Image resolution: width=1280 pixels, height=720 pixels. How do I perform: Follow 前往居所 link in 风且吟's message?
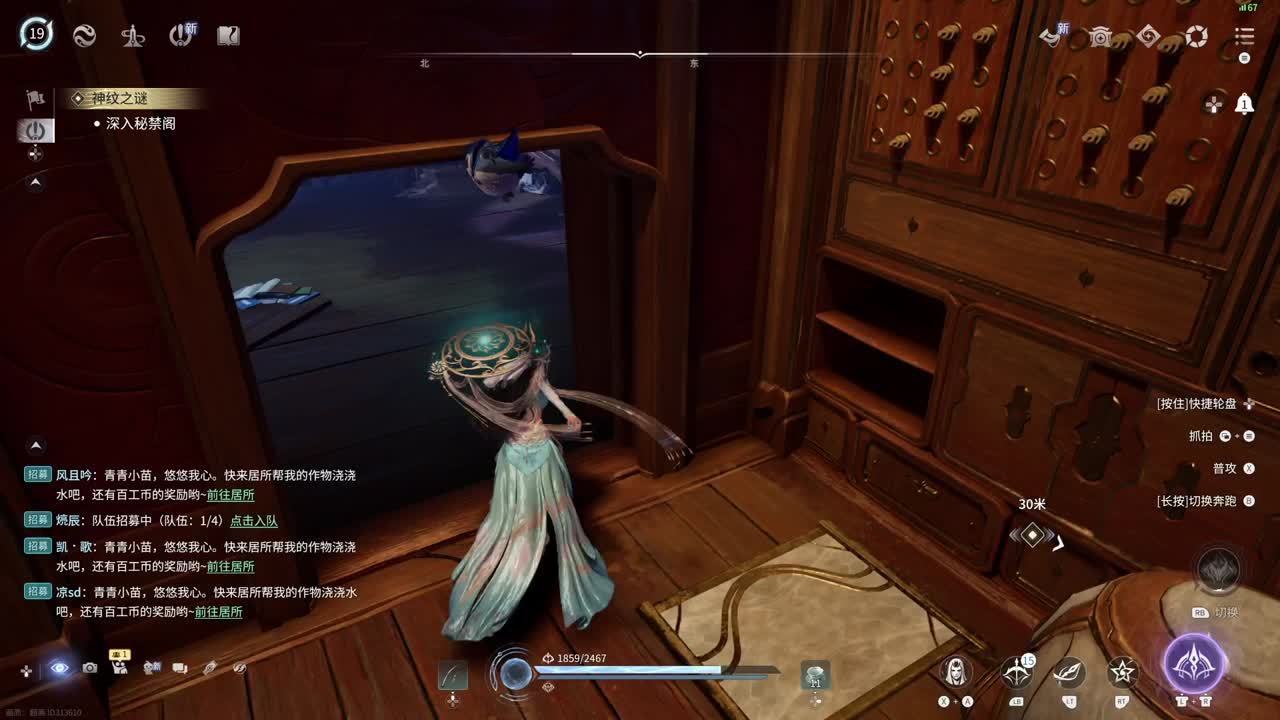pyautogui.click(x=230, y=495)
